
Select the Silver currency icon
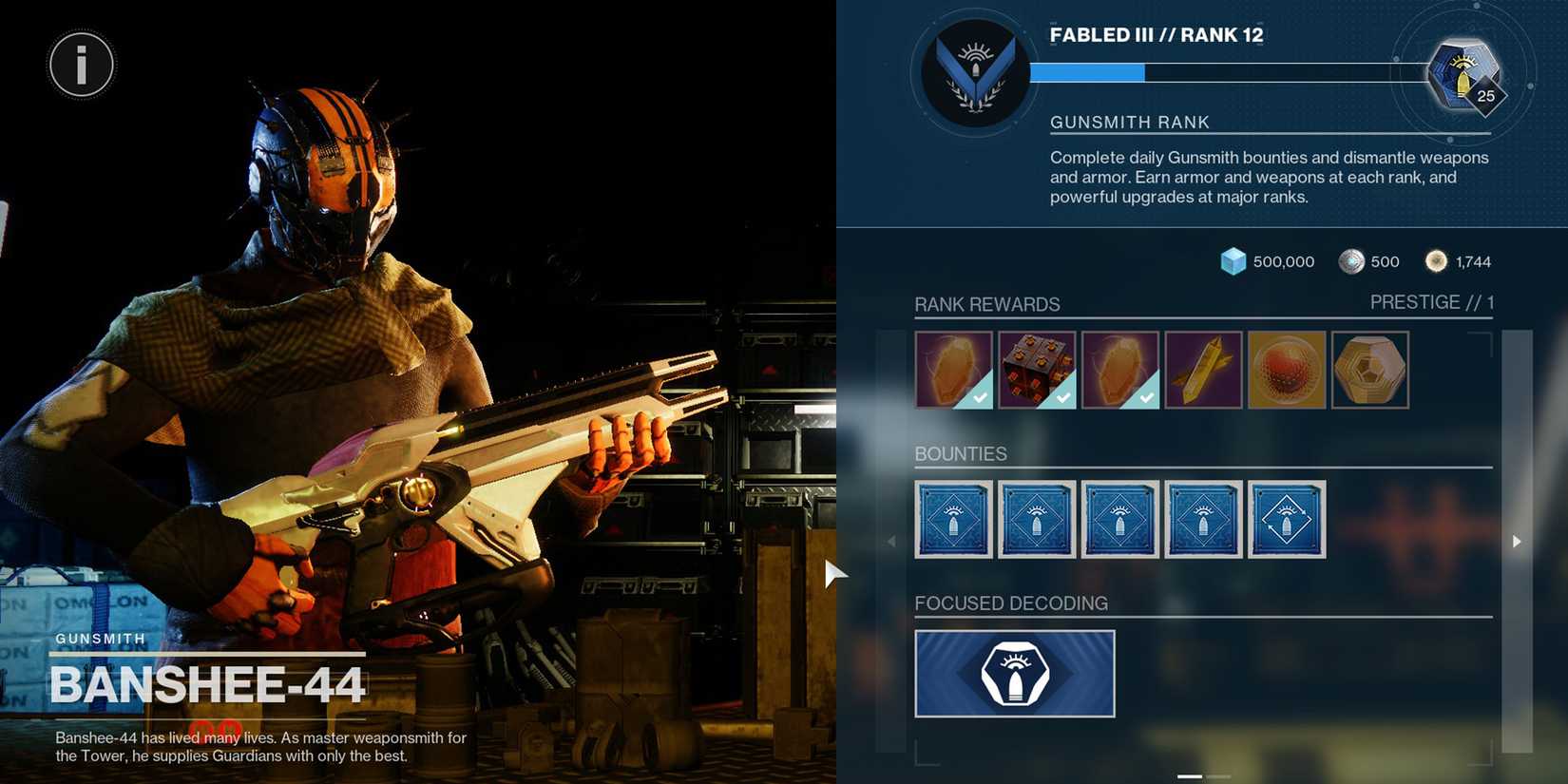point(1350,260)
